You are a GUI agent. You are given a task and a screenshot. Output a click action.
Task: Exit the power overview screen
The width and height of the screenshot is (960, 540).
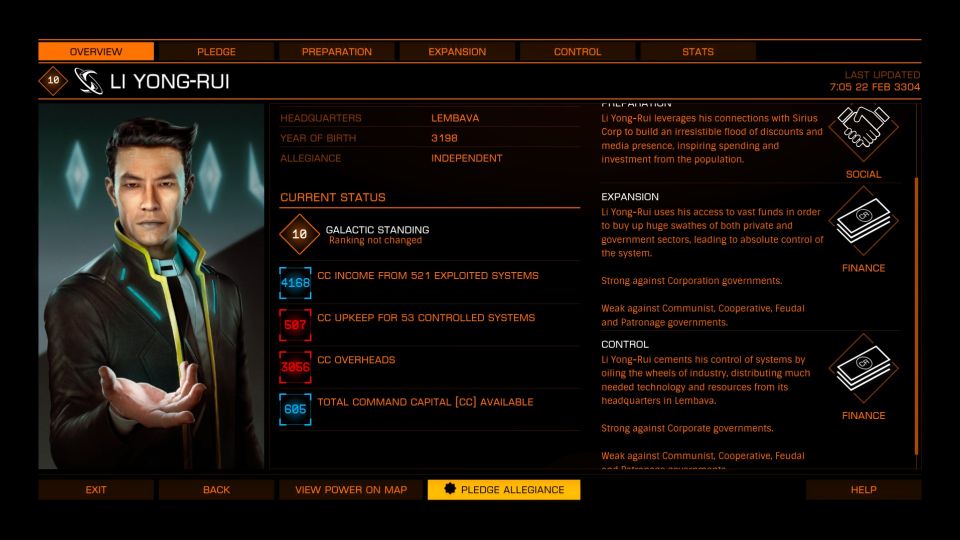pyautogui.click(x=96, y=490)
